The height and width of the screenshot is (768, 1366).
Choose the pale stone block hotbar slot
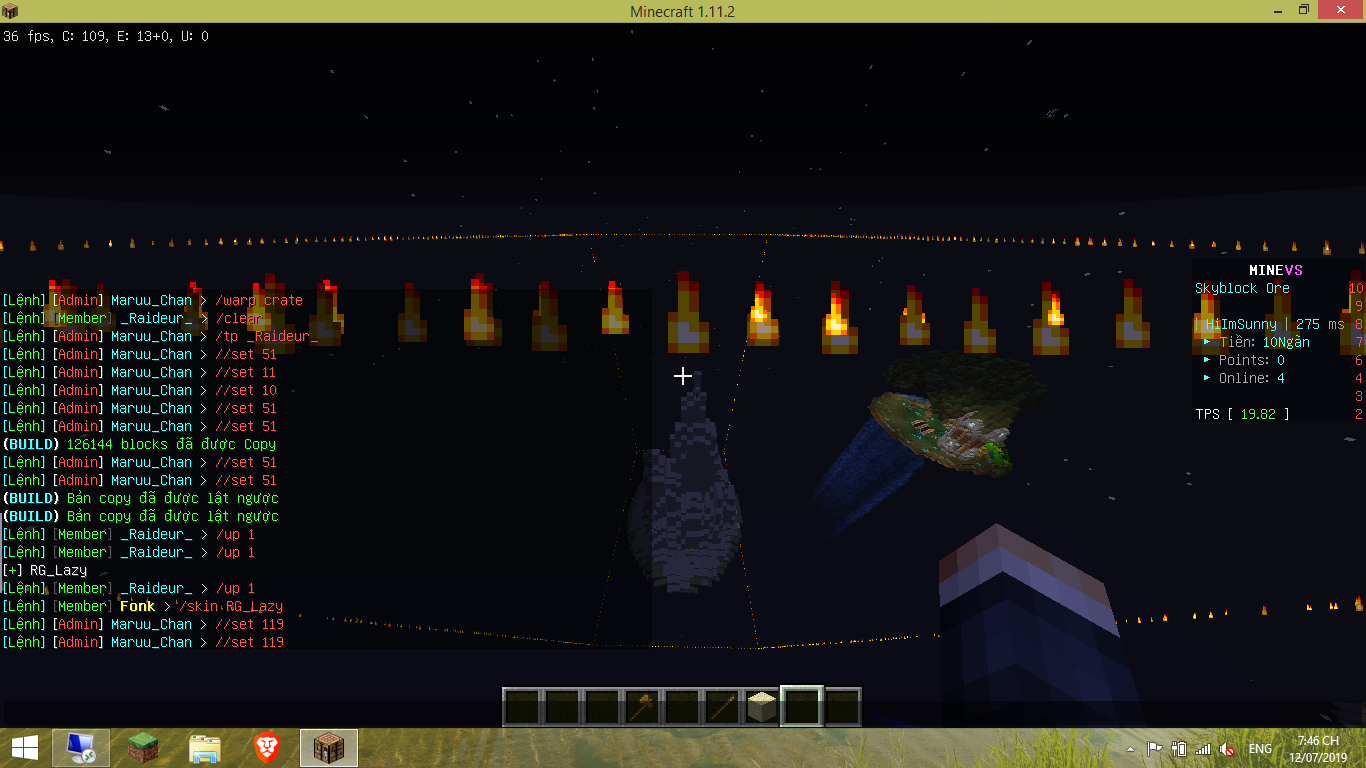click(762, 706)
